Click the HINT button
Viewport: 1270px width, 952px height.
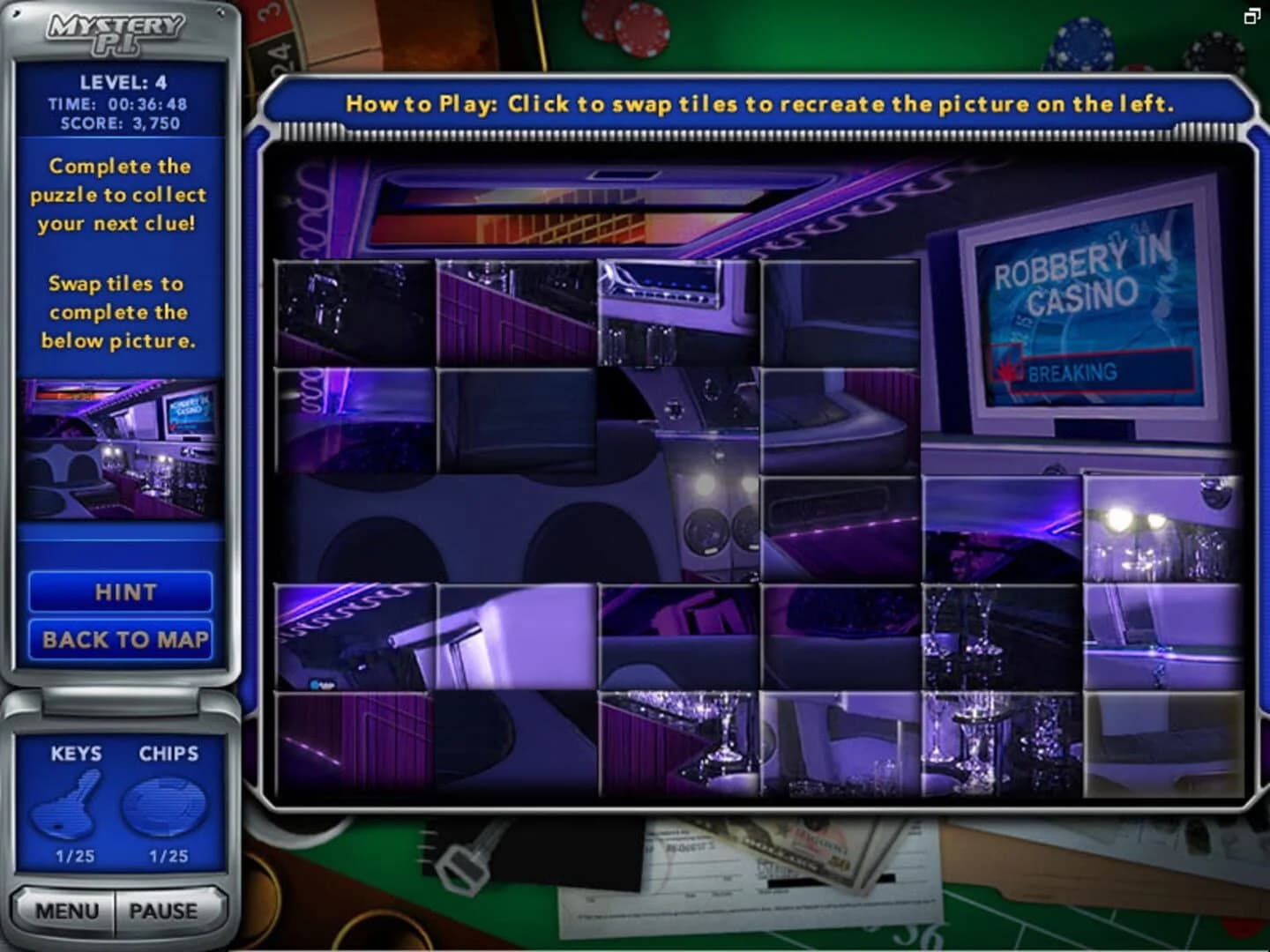tap(121, 592)
